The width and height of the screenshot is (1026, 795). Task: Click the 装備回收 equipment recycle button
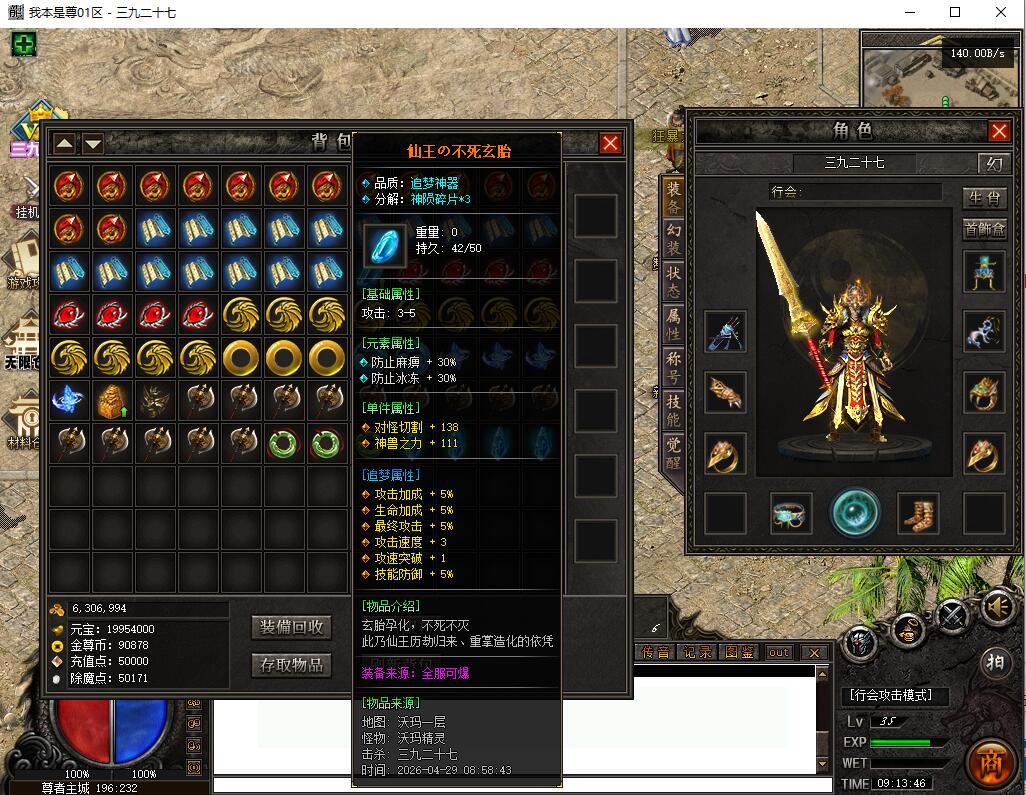click(x=292, y=627)
